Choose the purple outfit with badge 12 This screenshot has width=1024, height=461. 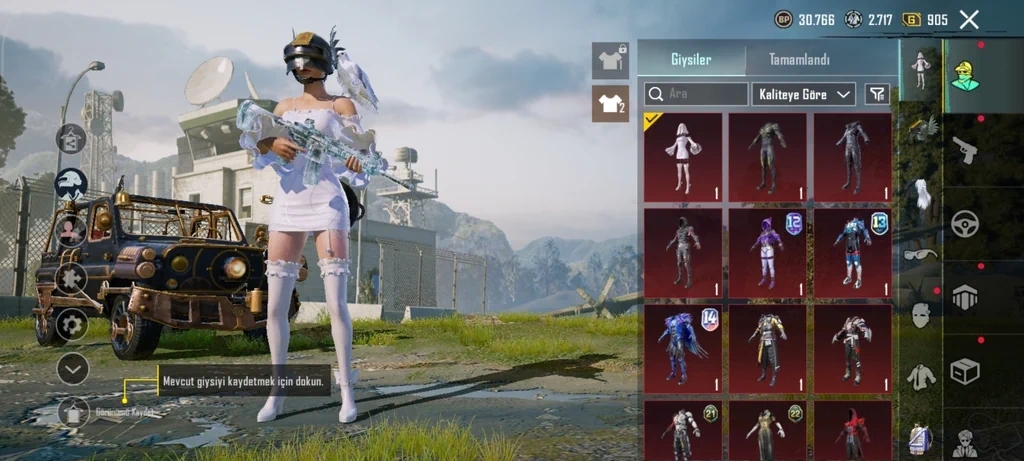(767, 252)
